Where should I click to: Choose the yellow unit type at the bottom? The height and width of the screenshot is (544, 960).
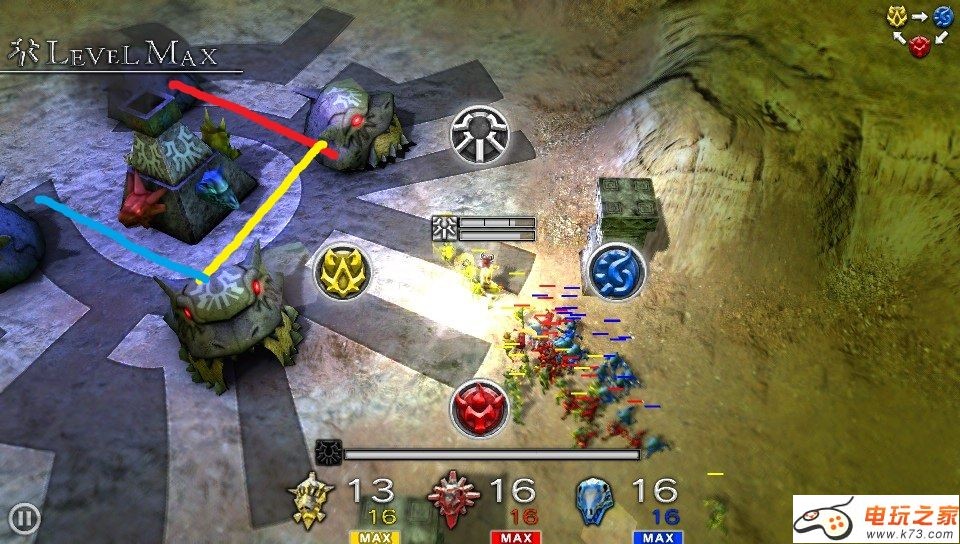click(x=311, y=500)
